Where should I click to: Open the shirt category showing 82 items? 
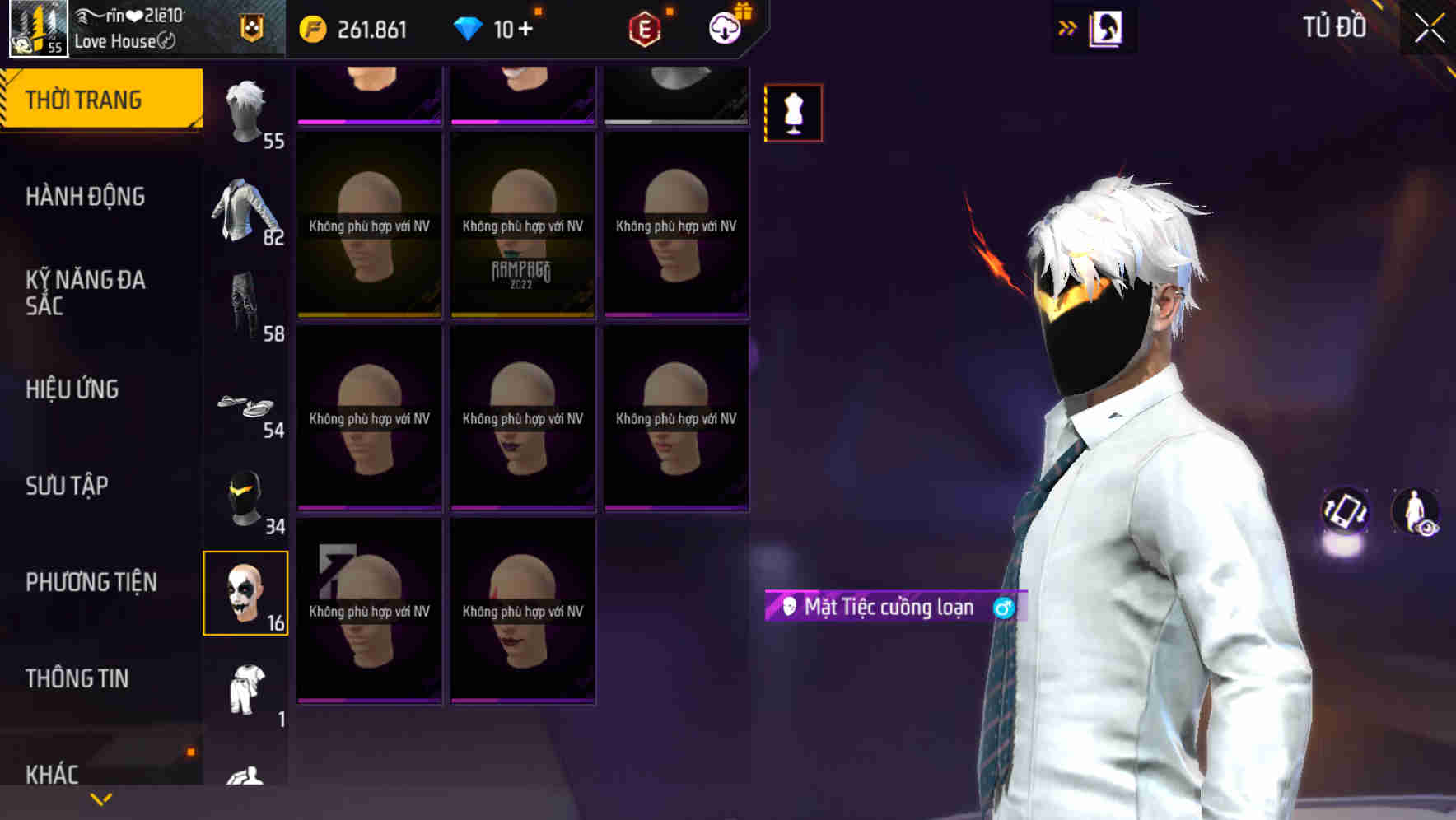245,208
